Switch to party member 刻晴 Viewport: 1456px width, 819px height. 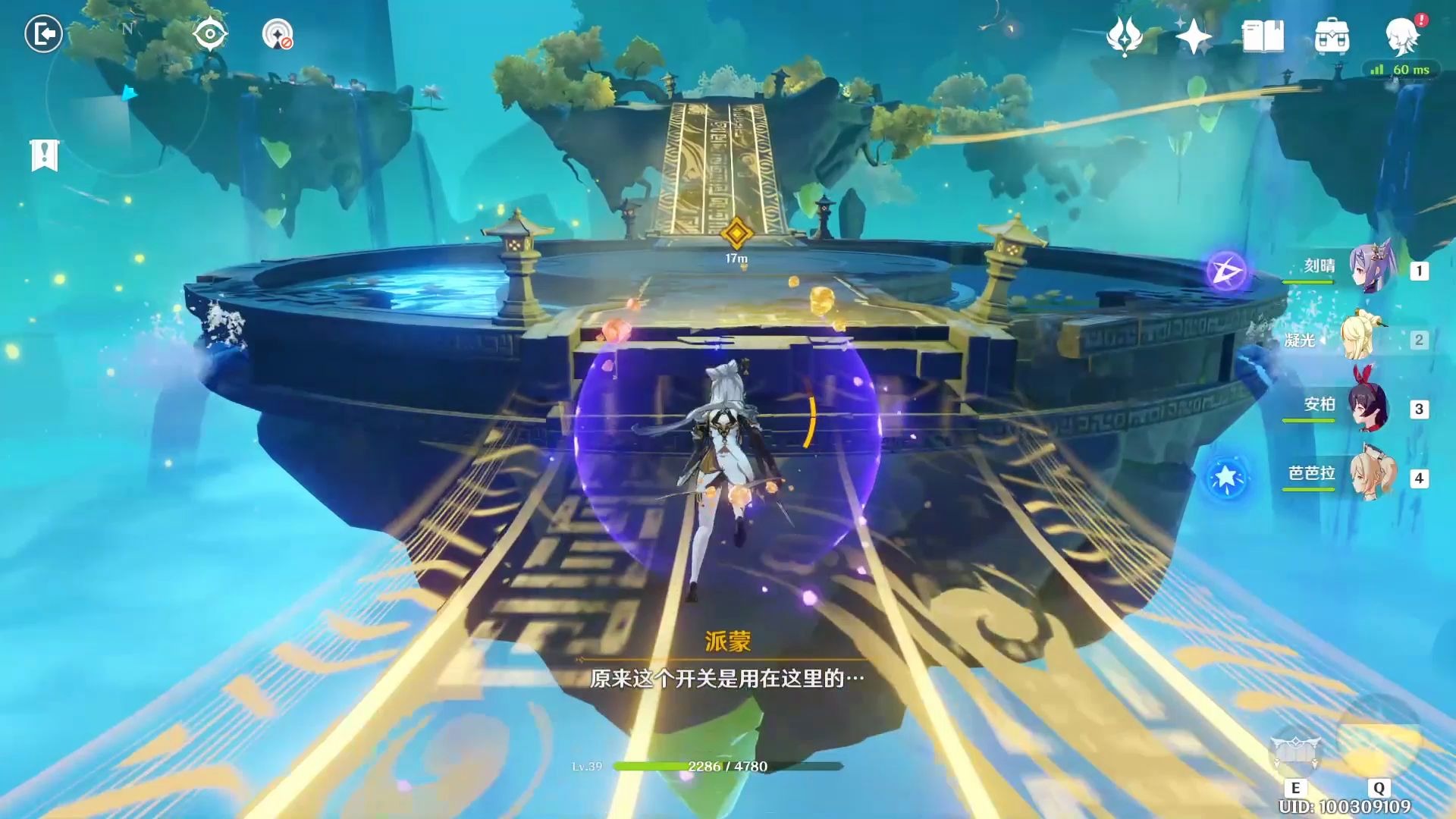tap(1371, 268)
